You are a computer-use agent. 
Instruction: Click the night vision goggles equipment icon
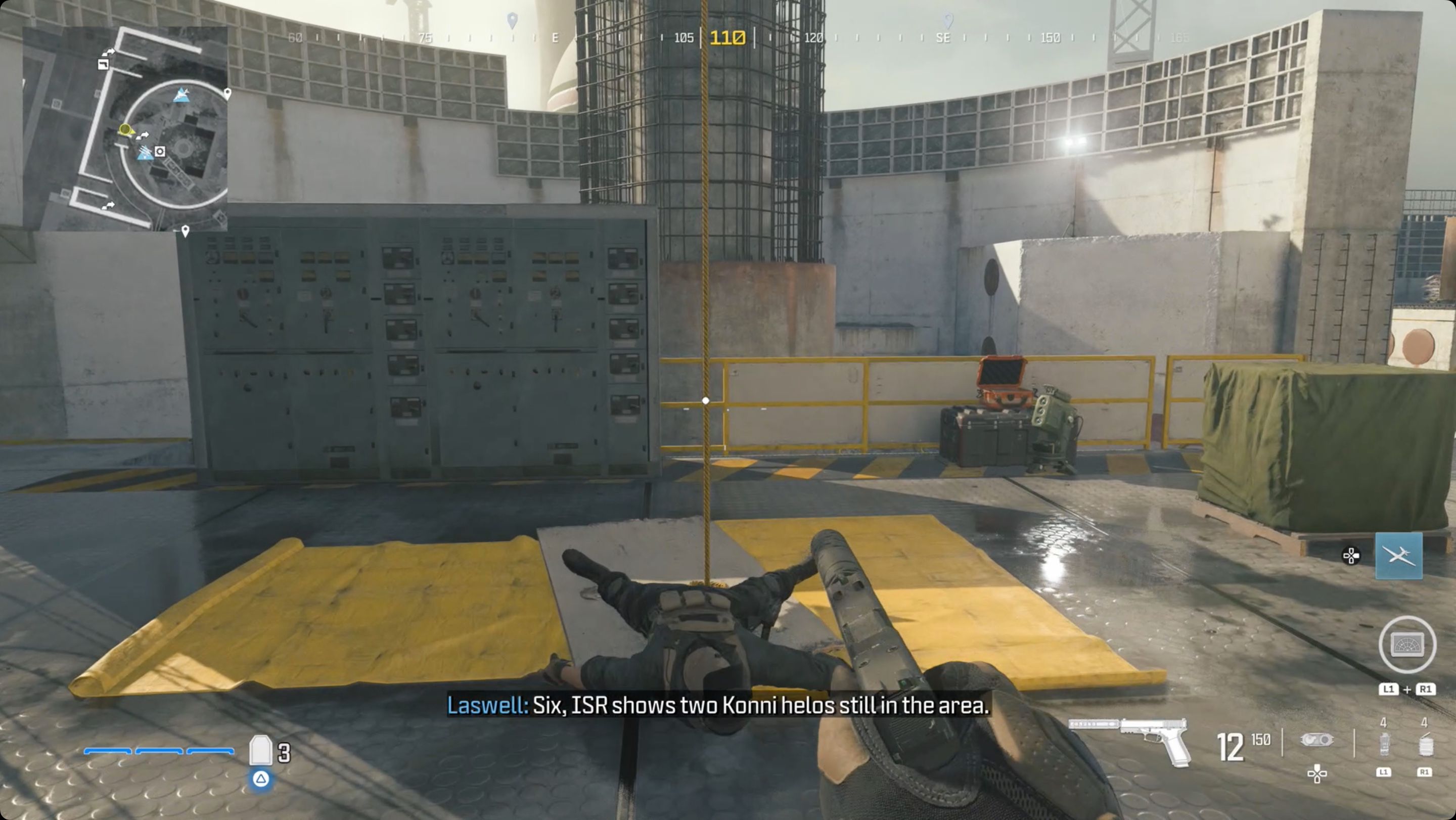[1317, 740]
